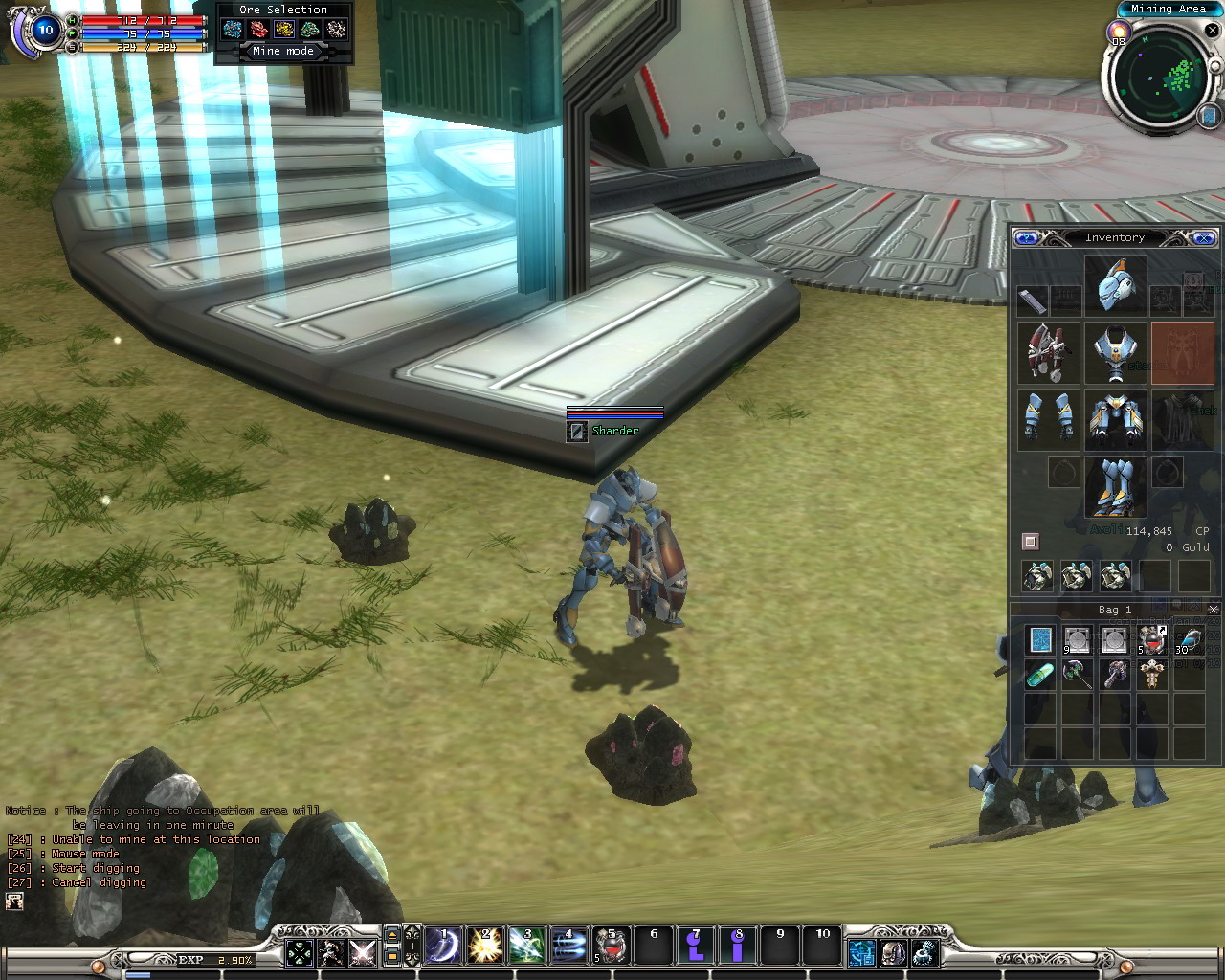Select the equipped chest armor slot
The width and height of the screenshot is (1225, 980).
coord(1116,353)
